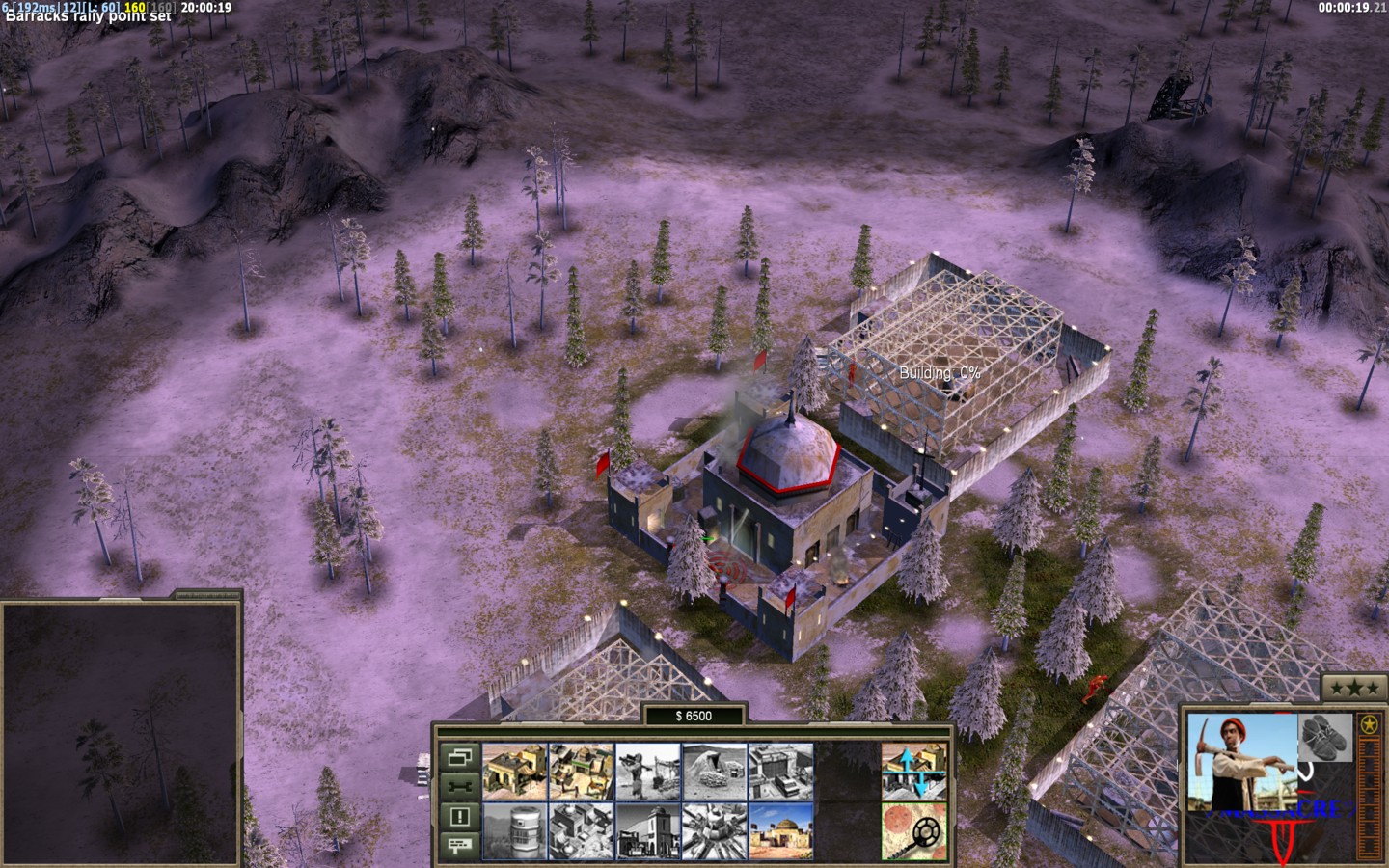Click the exclamation mark button
1389x868 pixels.
point(458,816)
